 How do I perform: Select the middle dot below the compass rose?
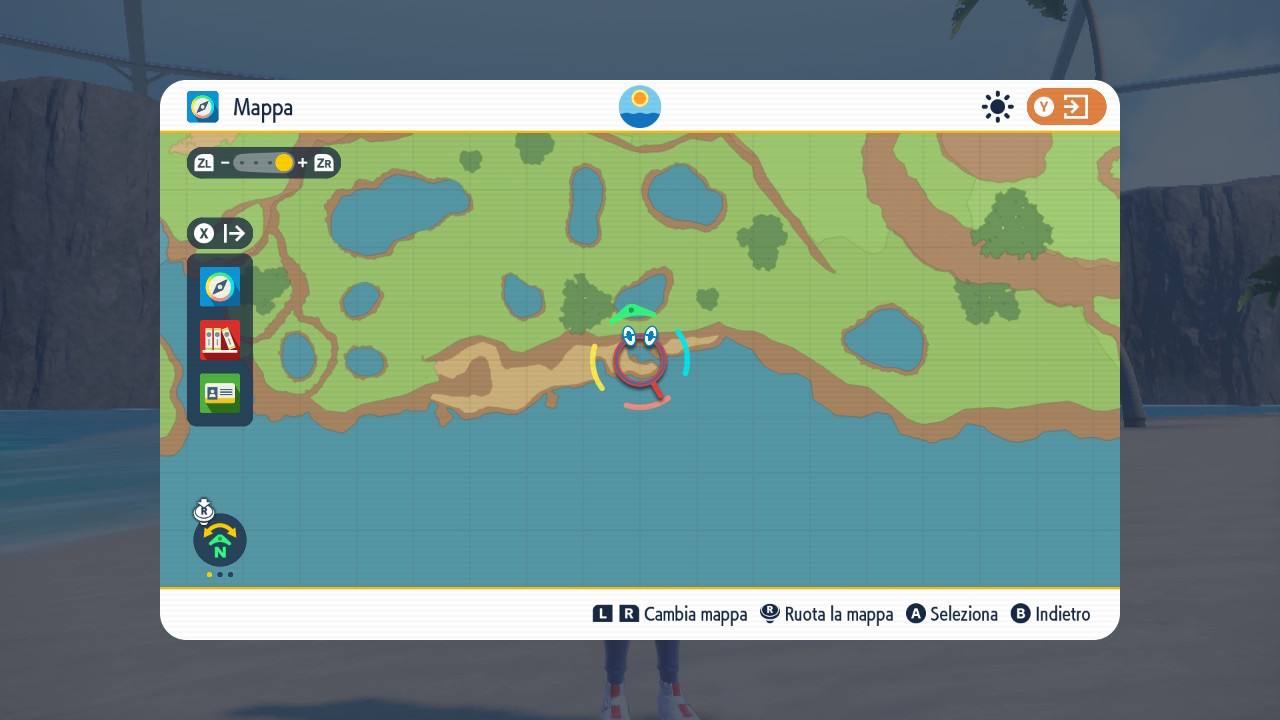pos(219,575)
